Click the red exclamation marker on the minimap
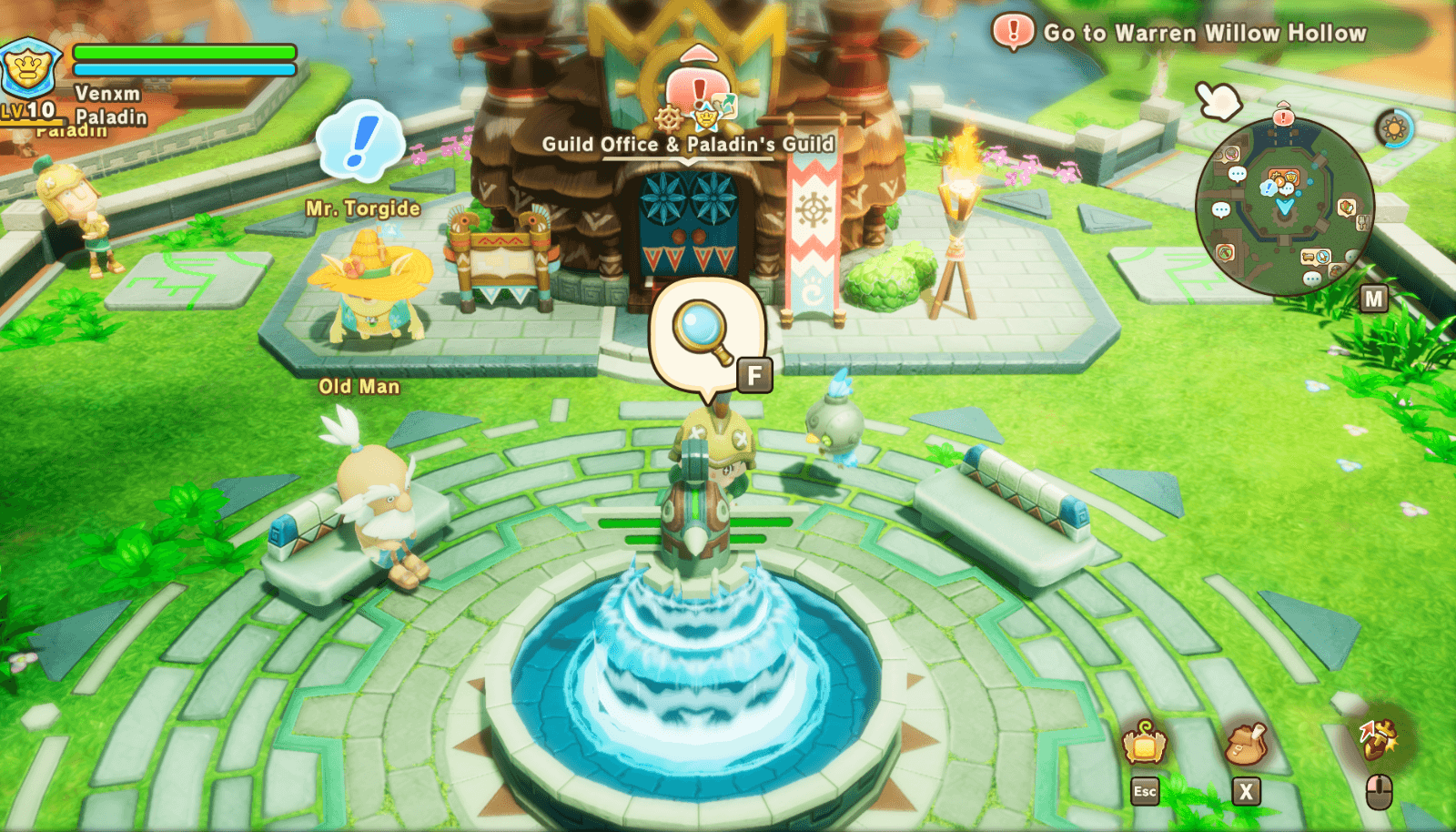Image resolution: width=1456 pixels, height=832 pixels. [x=1283, y=116]
